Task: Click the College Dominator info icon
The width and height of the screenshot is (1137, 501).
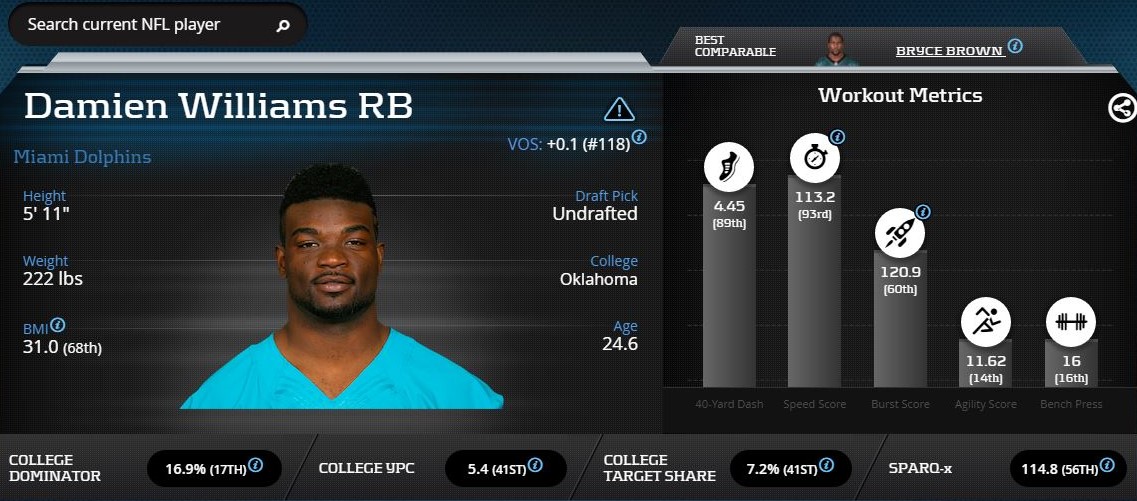Action: click(255, 465)
